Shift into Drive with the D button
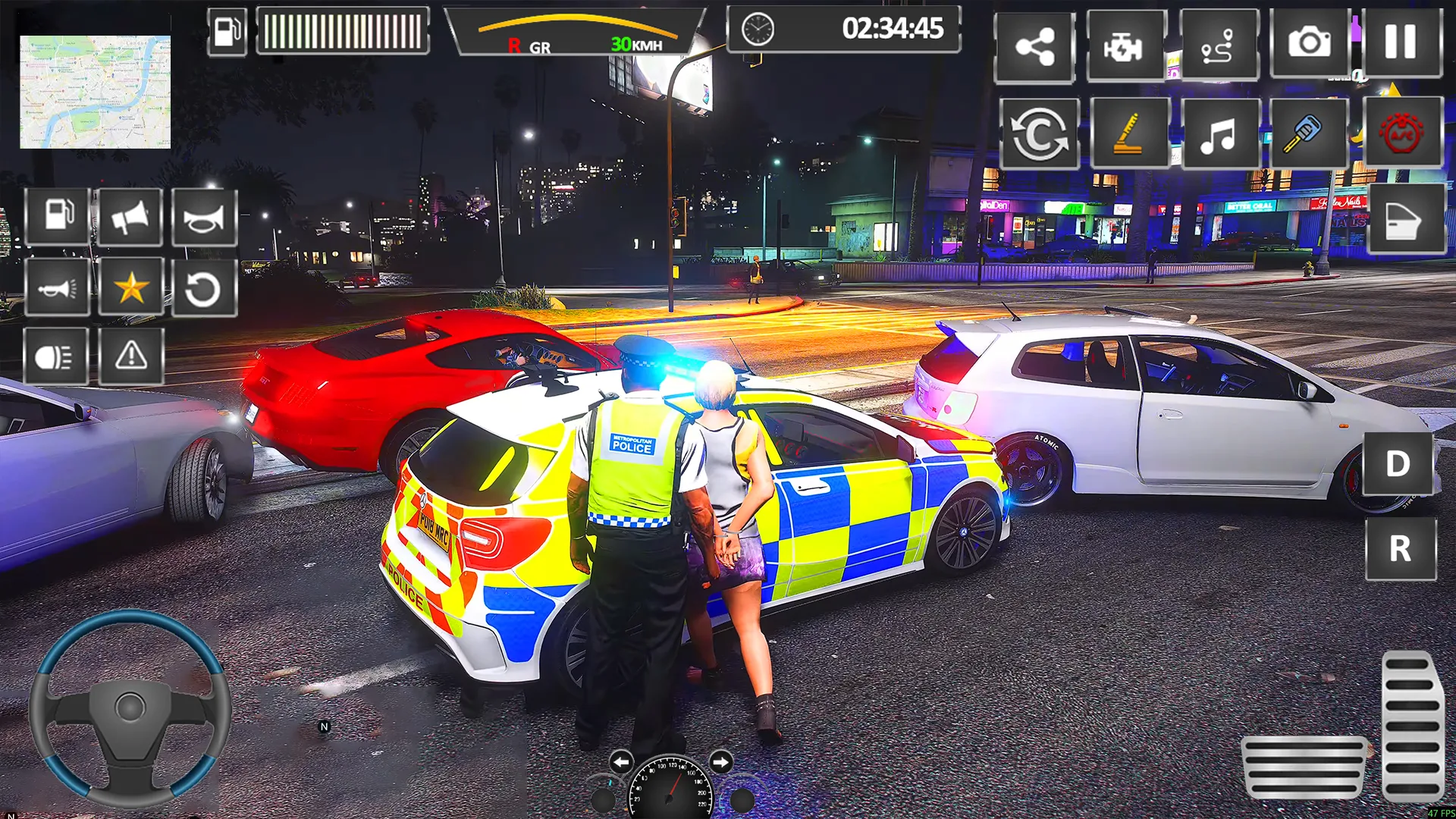 pyautogui.click(x=1398, y=463)
